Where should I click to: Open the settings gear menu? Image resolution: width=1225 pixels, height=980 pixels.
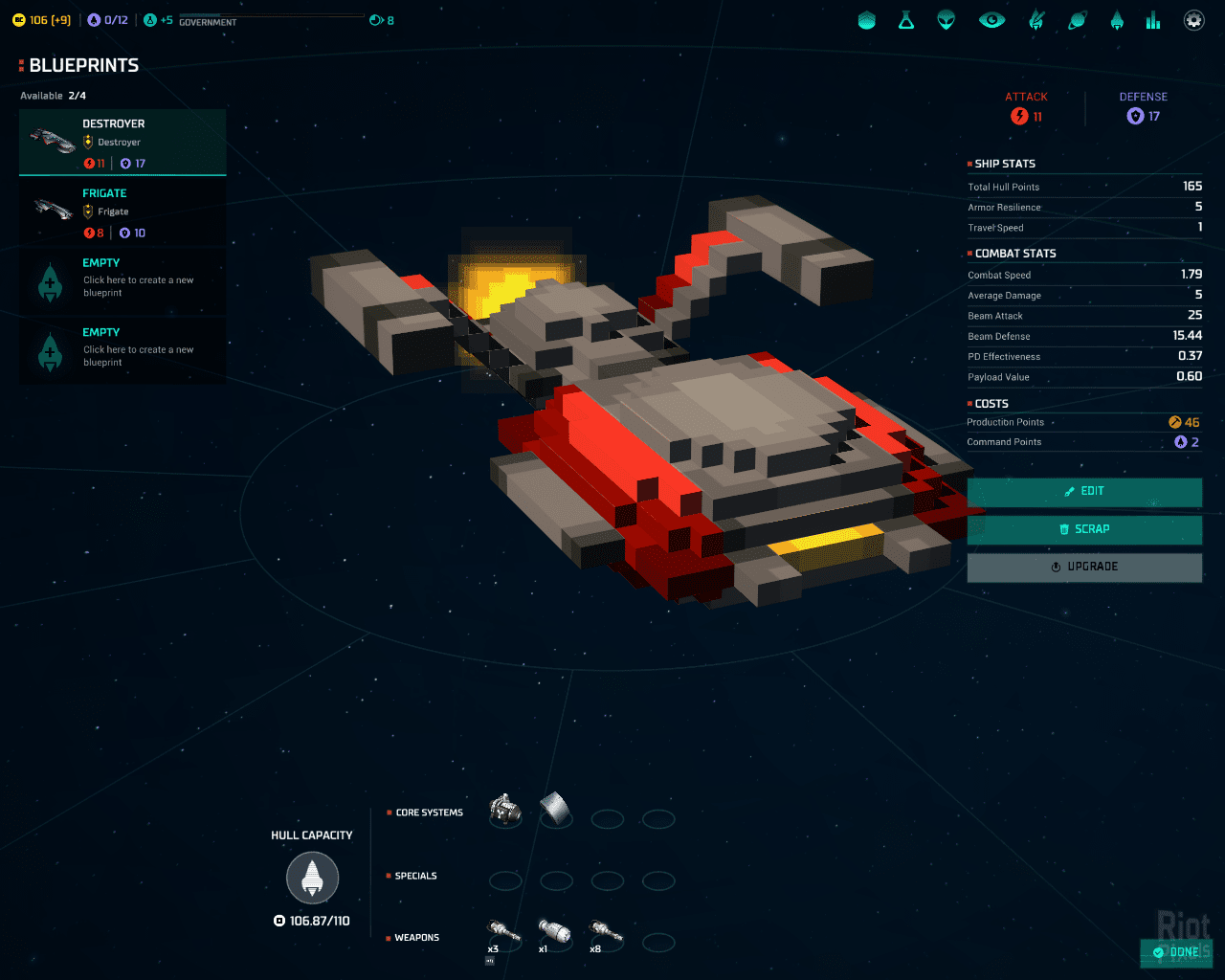click(x=1193, y=20)
